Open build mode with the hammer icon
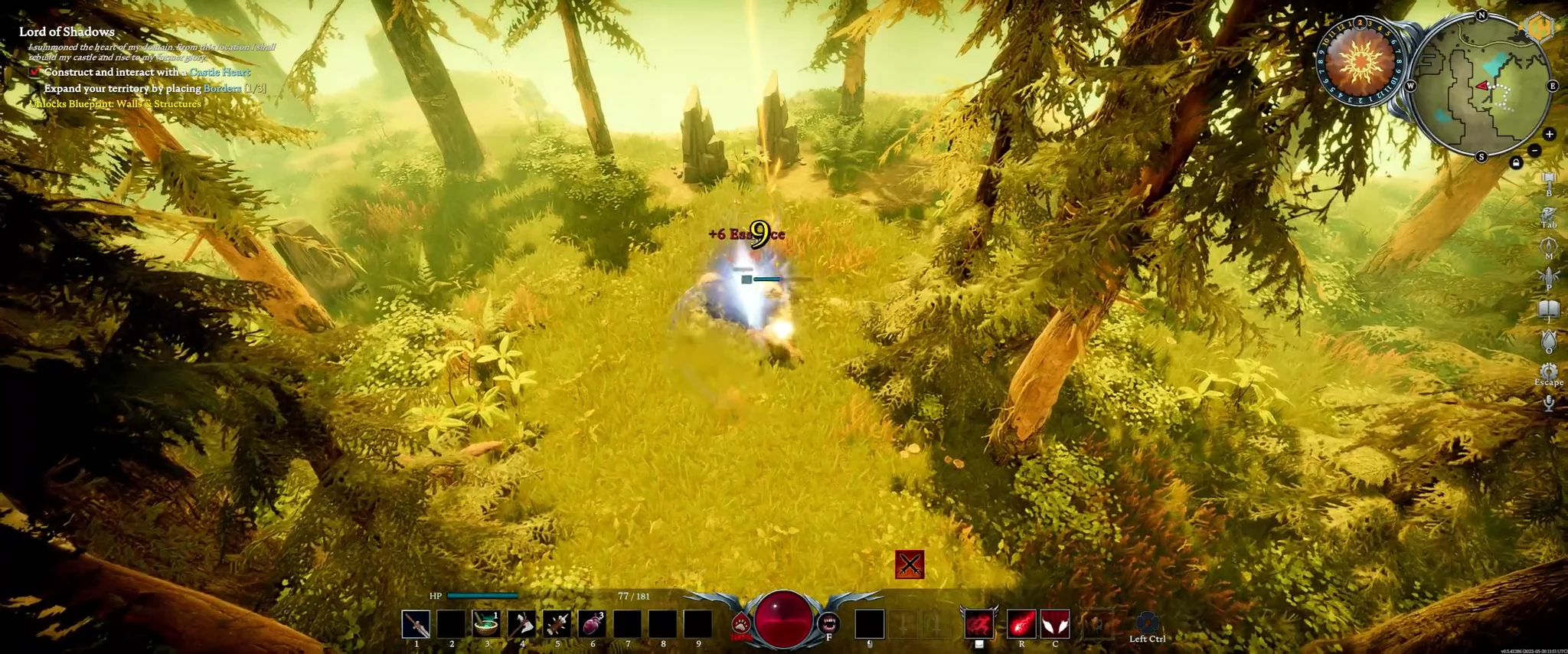The image size is (1568, 654). [1549, 181]
